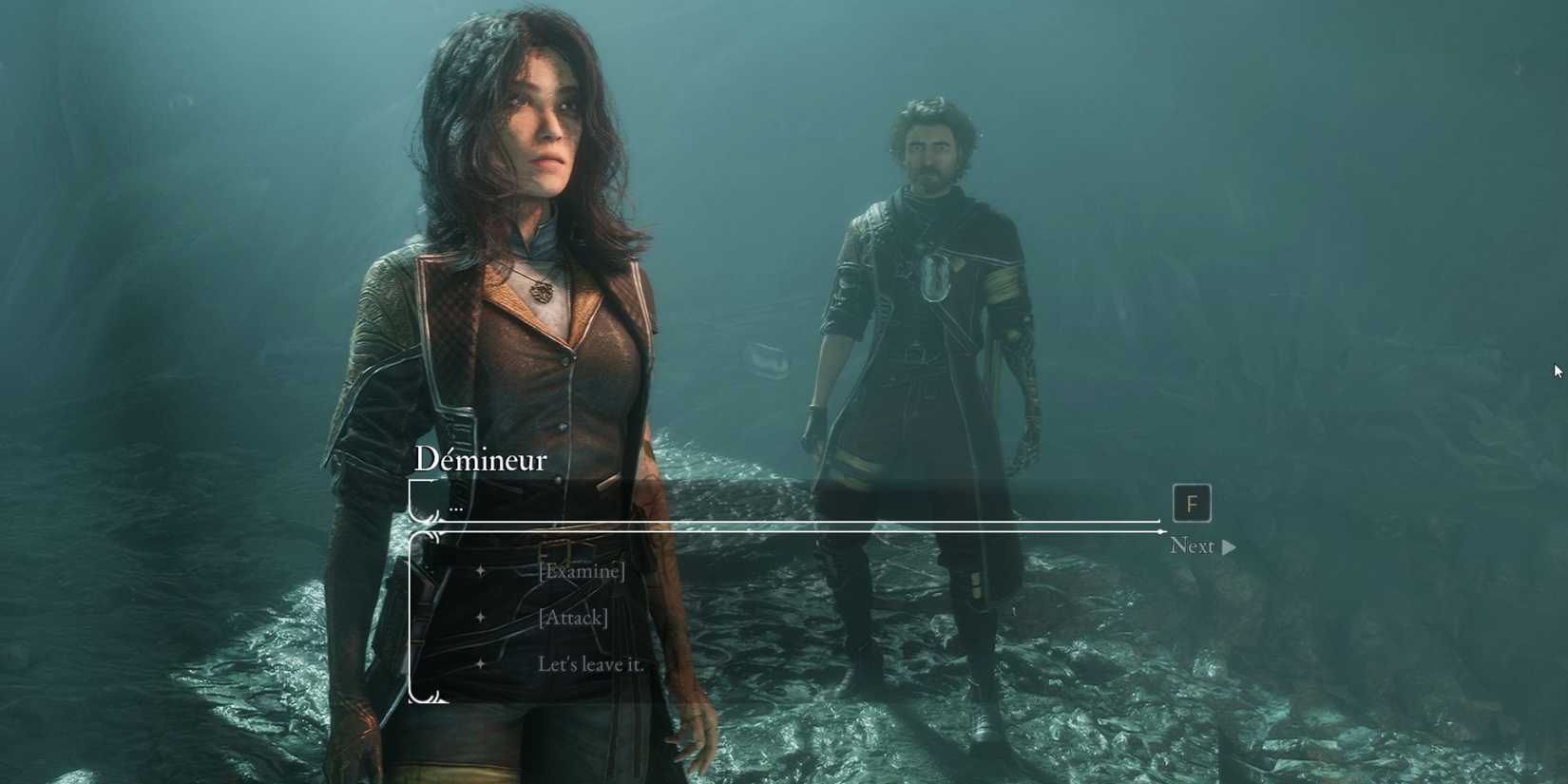Image resolution: width=1568 pixels, height=784 pixels.
Task: Advance dialogue using the Next chevron
Action: click(1230, 546)
